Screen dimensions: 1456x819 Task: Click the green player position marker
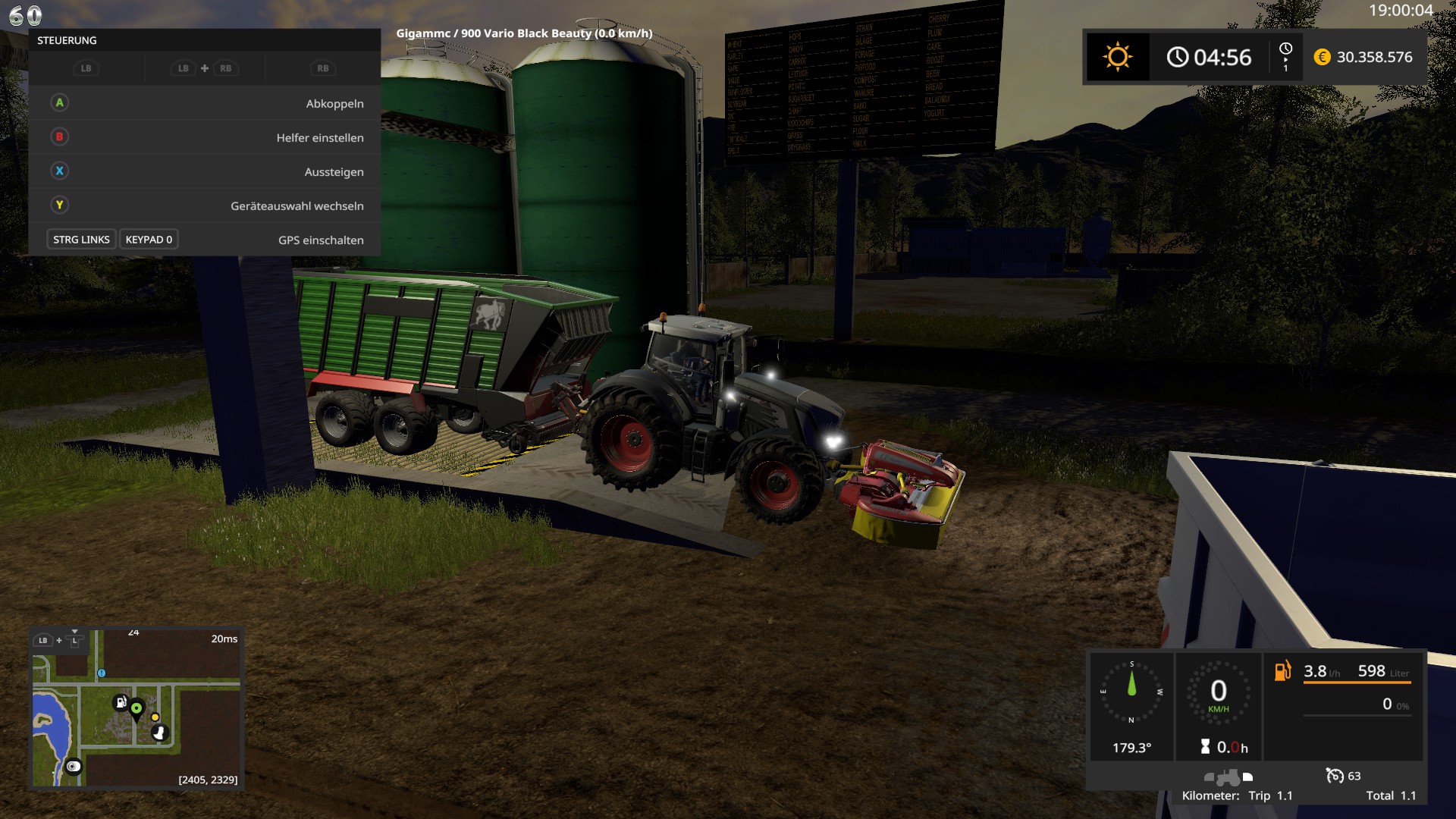(136, 709)
